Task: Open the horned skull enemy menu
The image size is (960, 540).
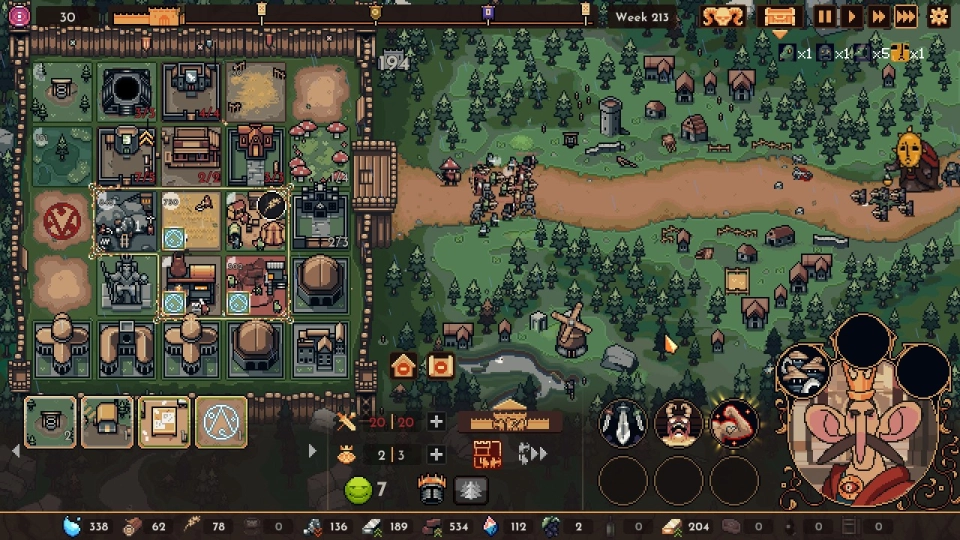Action: click(x=721, y=16)
